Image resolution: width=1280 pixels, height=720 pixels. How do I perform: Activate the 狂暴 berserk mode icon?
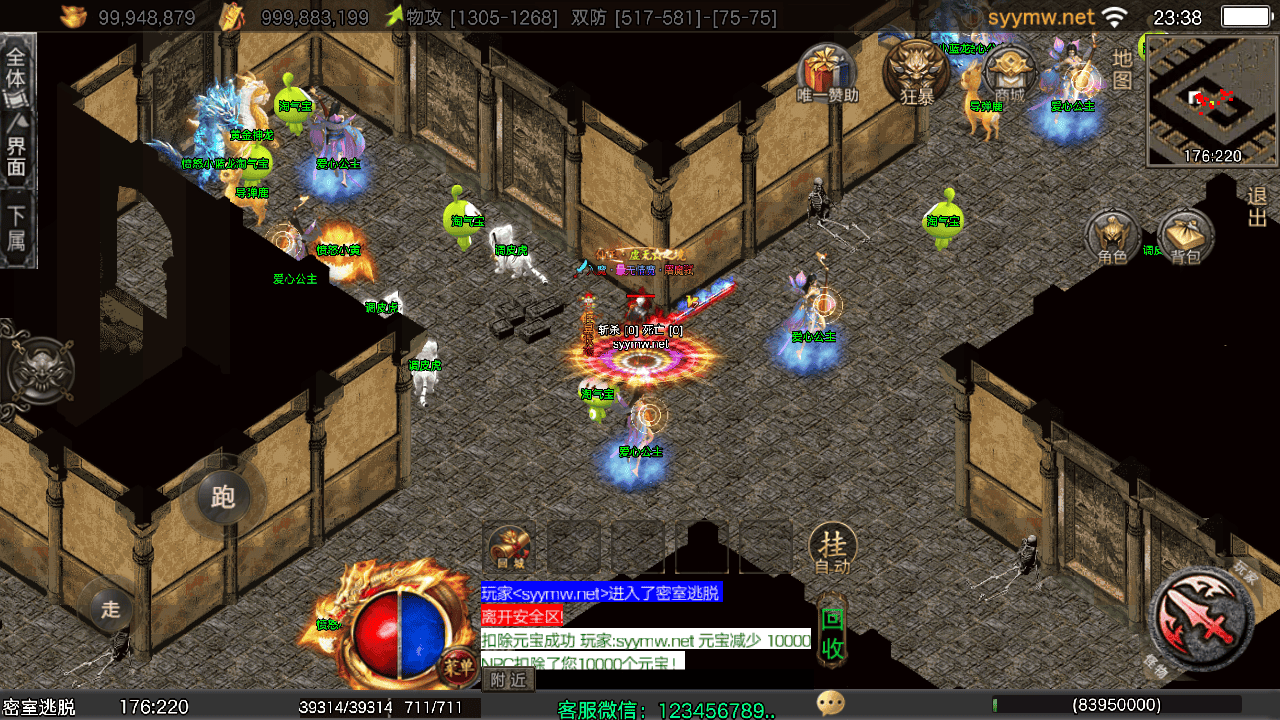[x=916, y=71]
